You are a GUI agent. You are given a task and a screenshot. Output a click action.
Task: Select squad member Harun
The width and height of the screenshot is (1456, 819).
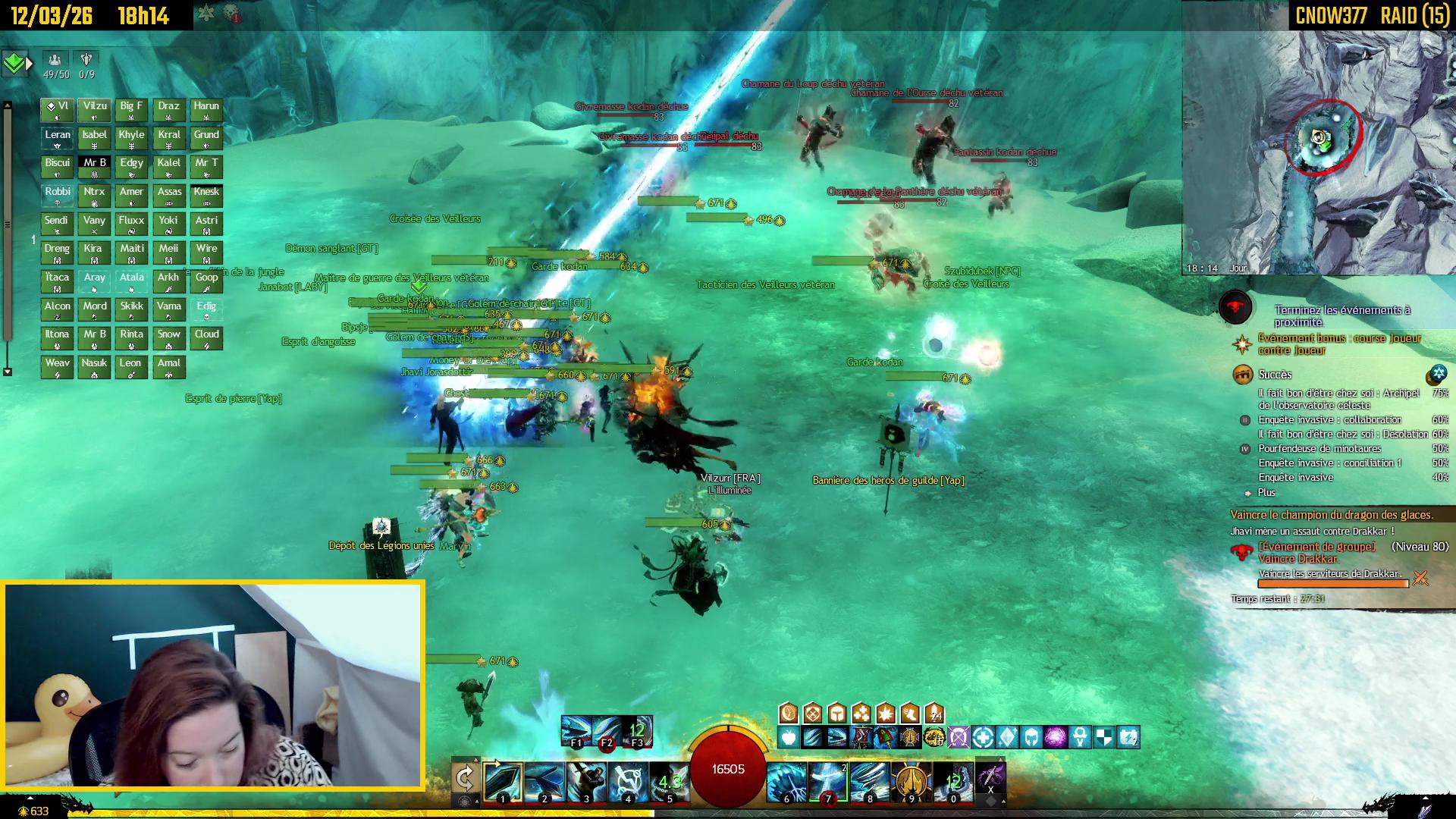[206, 110]
